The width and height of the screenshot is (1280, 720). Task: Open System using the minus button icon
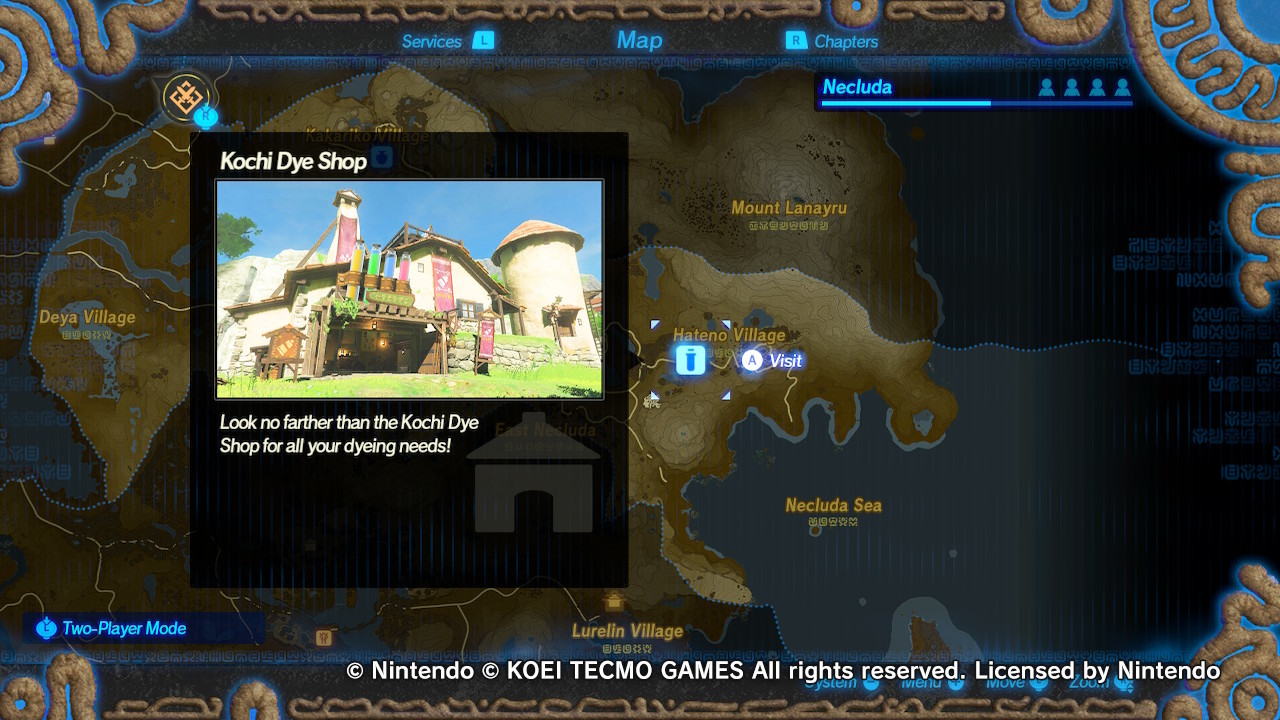872,683
